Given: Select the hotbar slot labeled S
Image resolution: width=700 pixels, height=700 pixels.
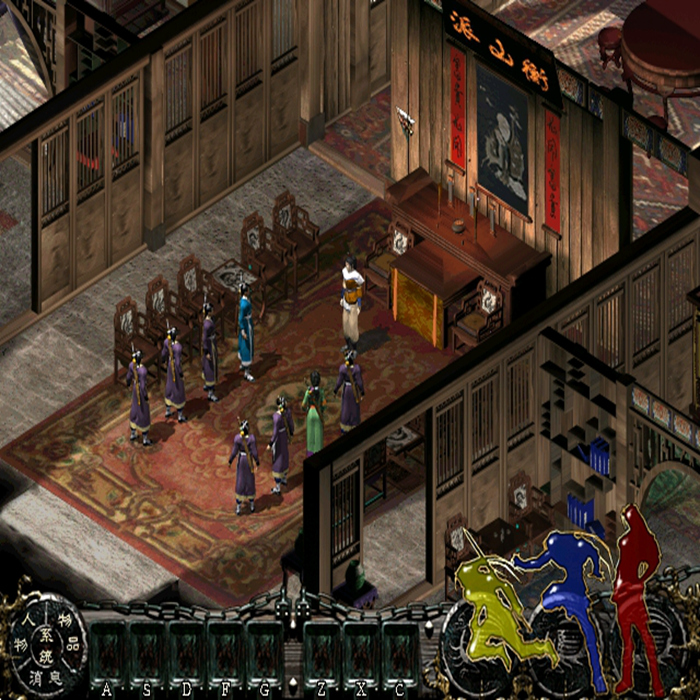Looking at the screenshot, I should 146,655.
